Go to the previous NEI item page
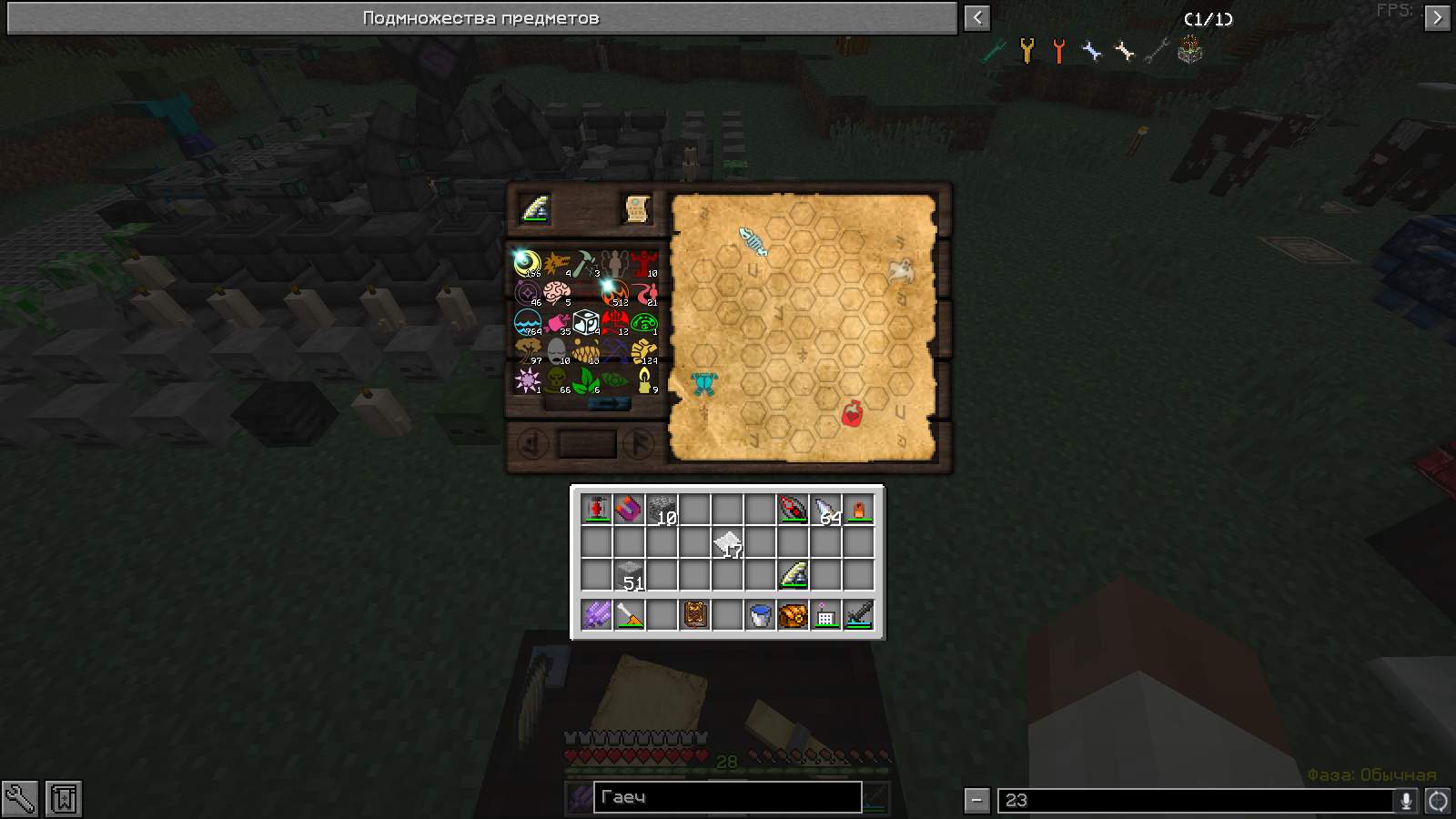1456x819 pixels. (x=976, y=18)
